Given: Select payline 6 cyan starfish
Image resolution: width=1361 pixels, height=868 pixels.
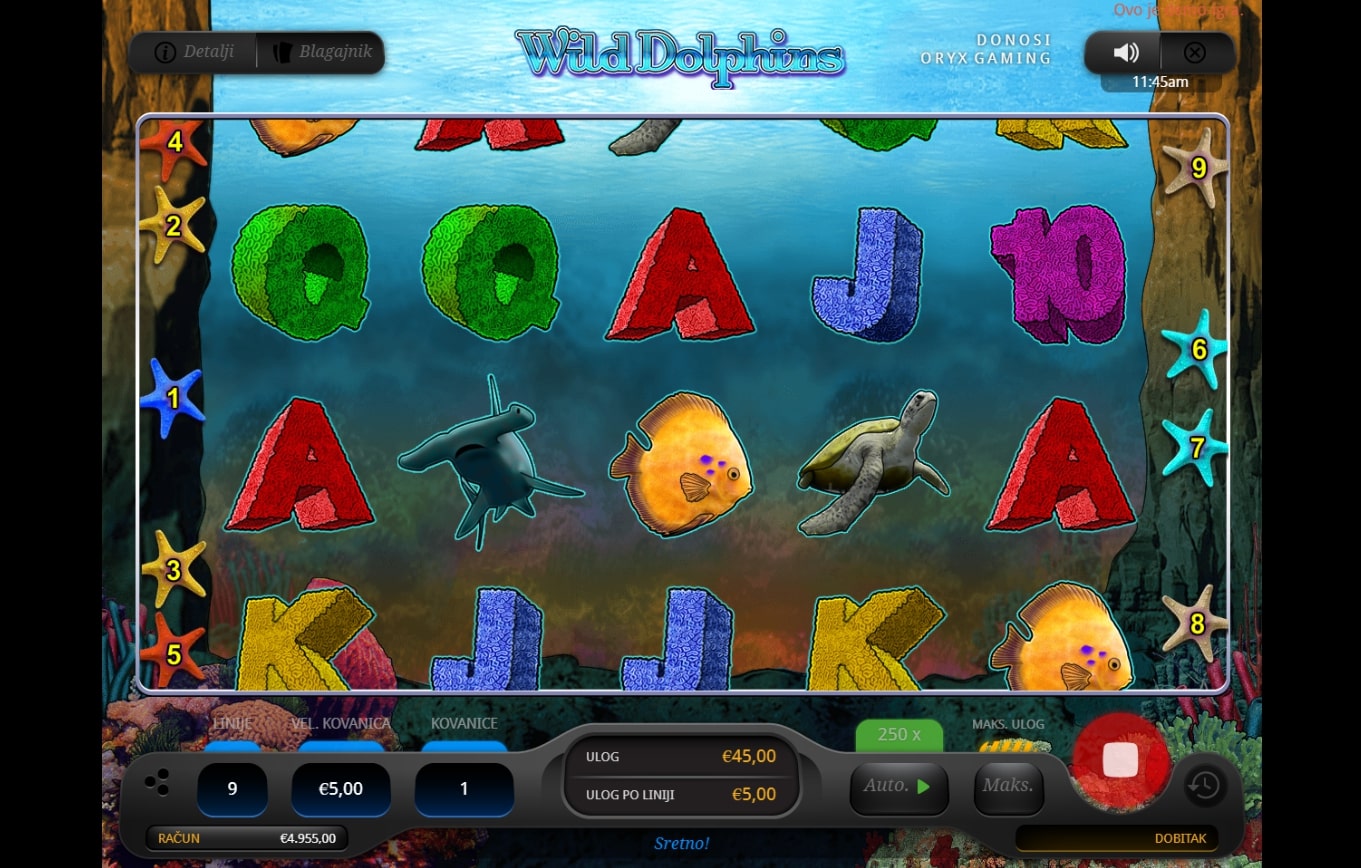Looking at the screenshot, I should point(1197,350).
